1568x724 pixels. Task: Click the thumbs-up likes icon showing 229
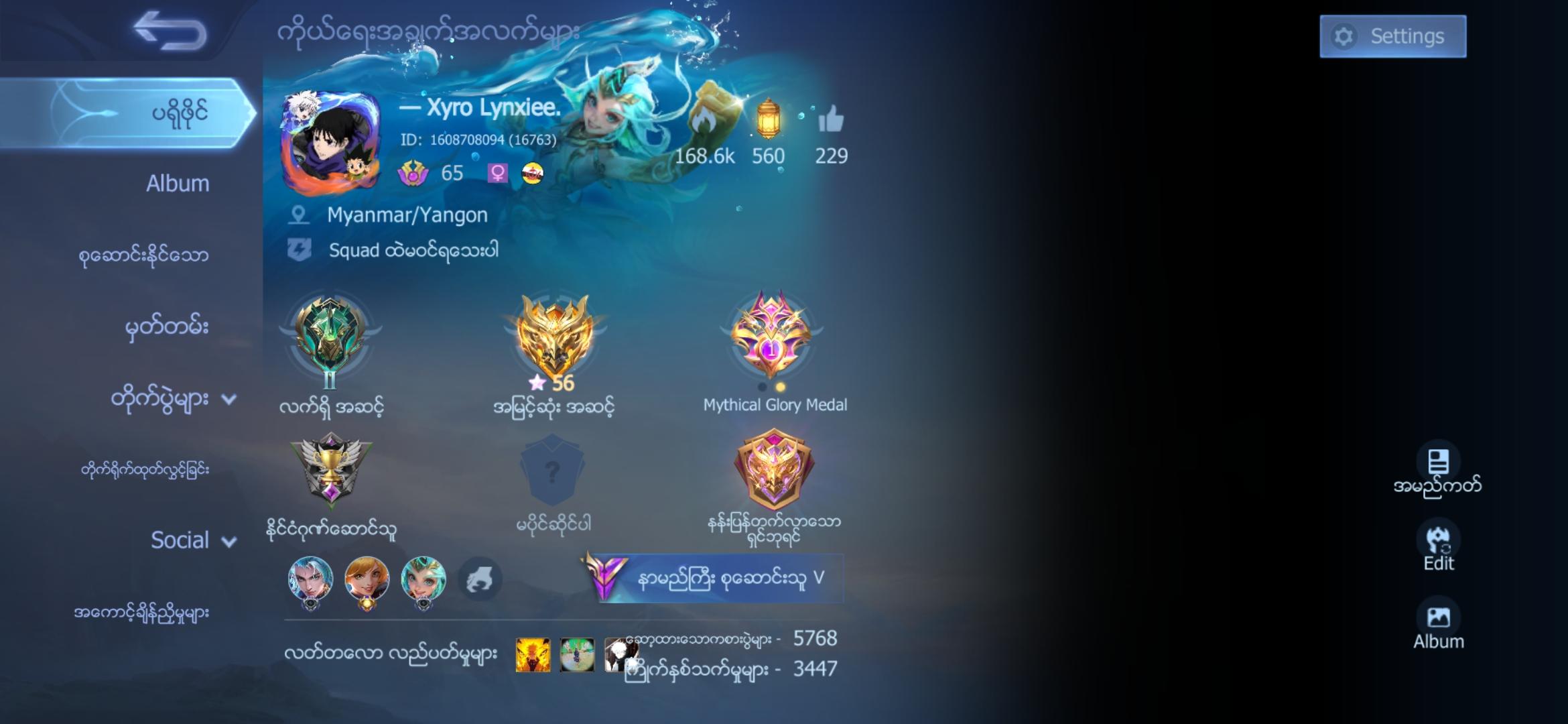tap(832, 121)
